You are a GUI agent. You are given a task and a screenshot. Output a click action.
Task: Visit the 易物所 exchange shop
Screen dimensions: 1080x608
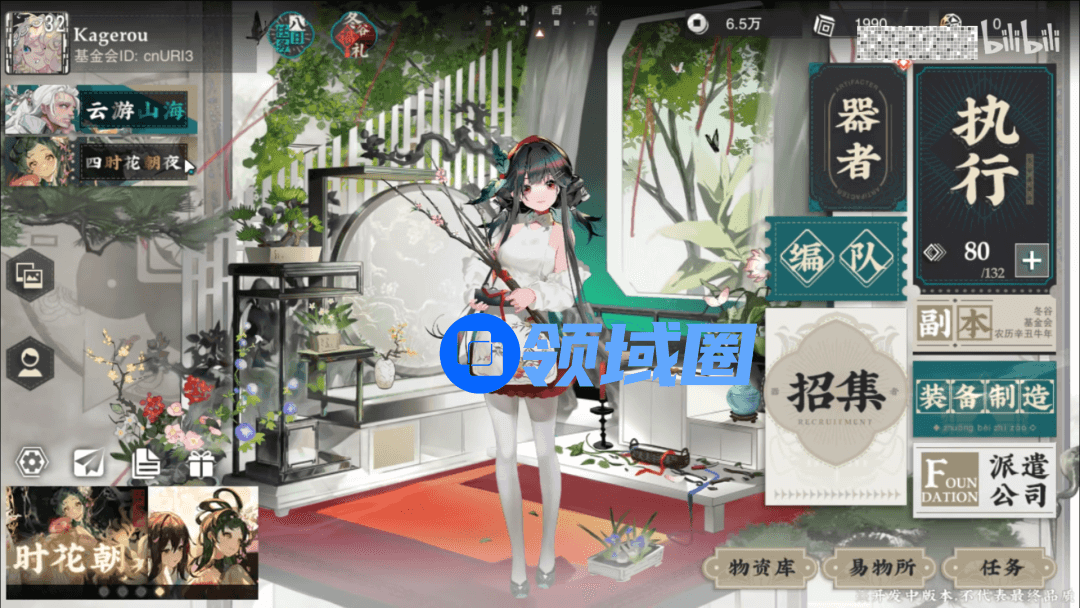click(875, 568)
